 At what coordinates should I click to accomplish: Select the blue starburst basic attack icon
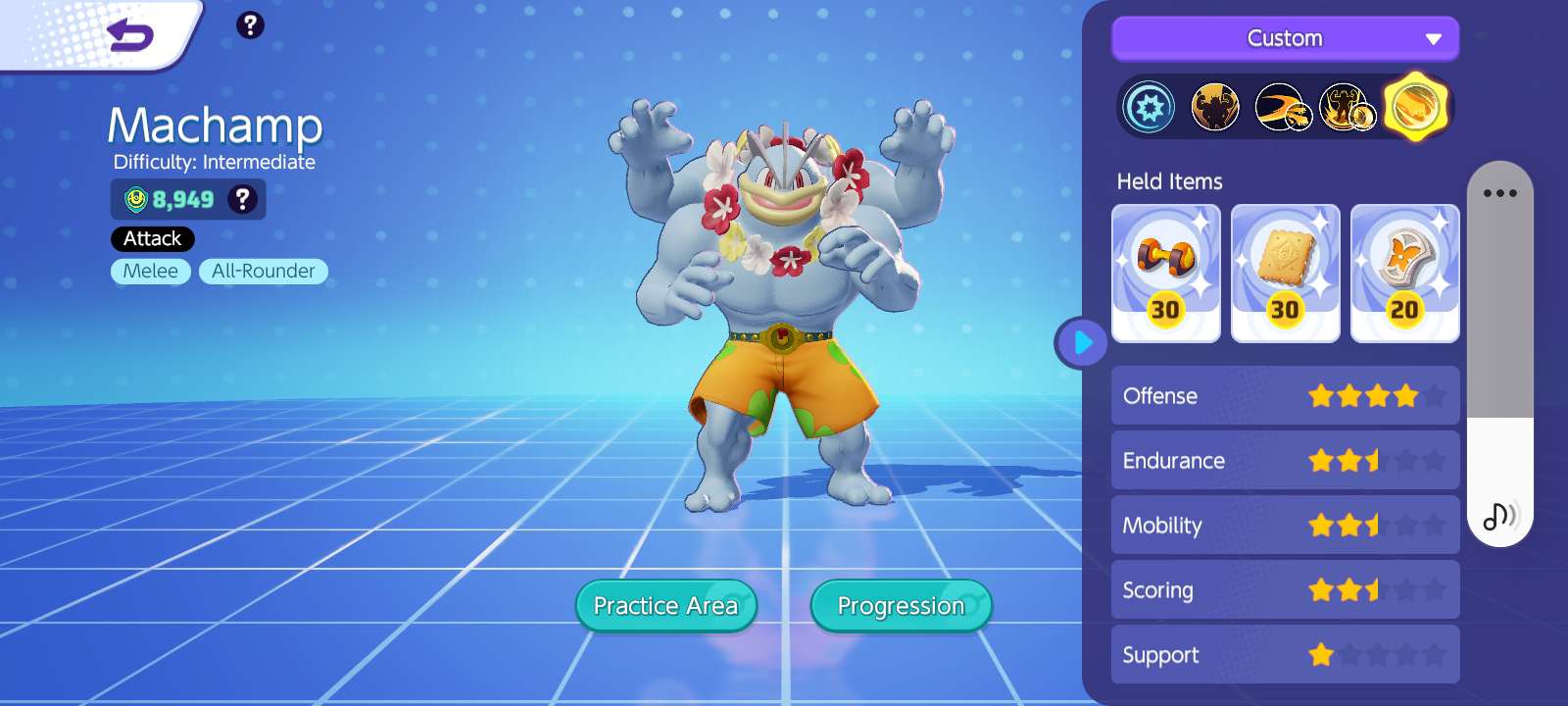click(x=1149, y=107)
